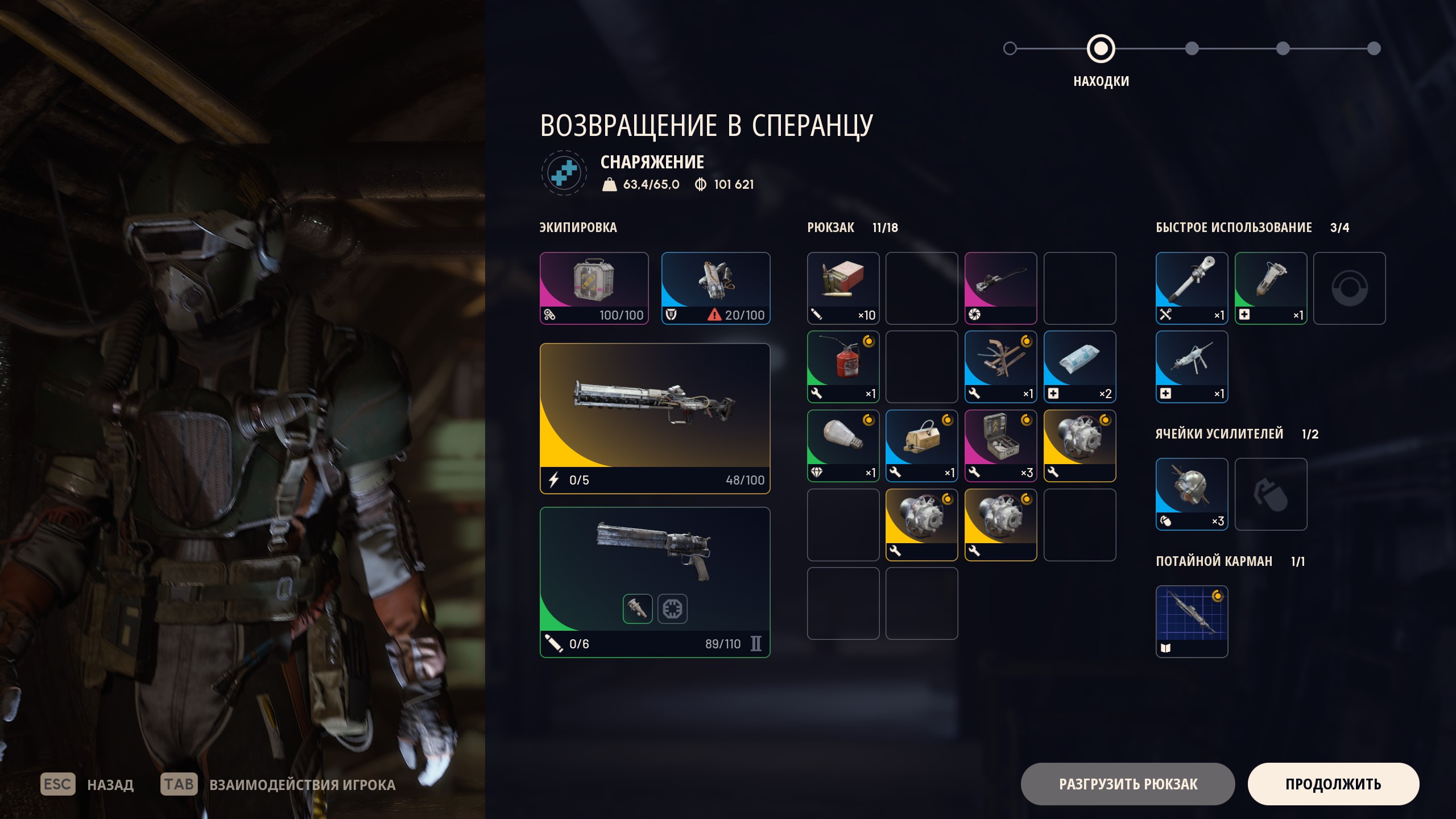Select the tan padlock item
This screenshot has height=819, width=1456.
(921, 446)
